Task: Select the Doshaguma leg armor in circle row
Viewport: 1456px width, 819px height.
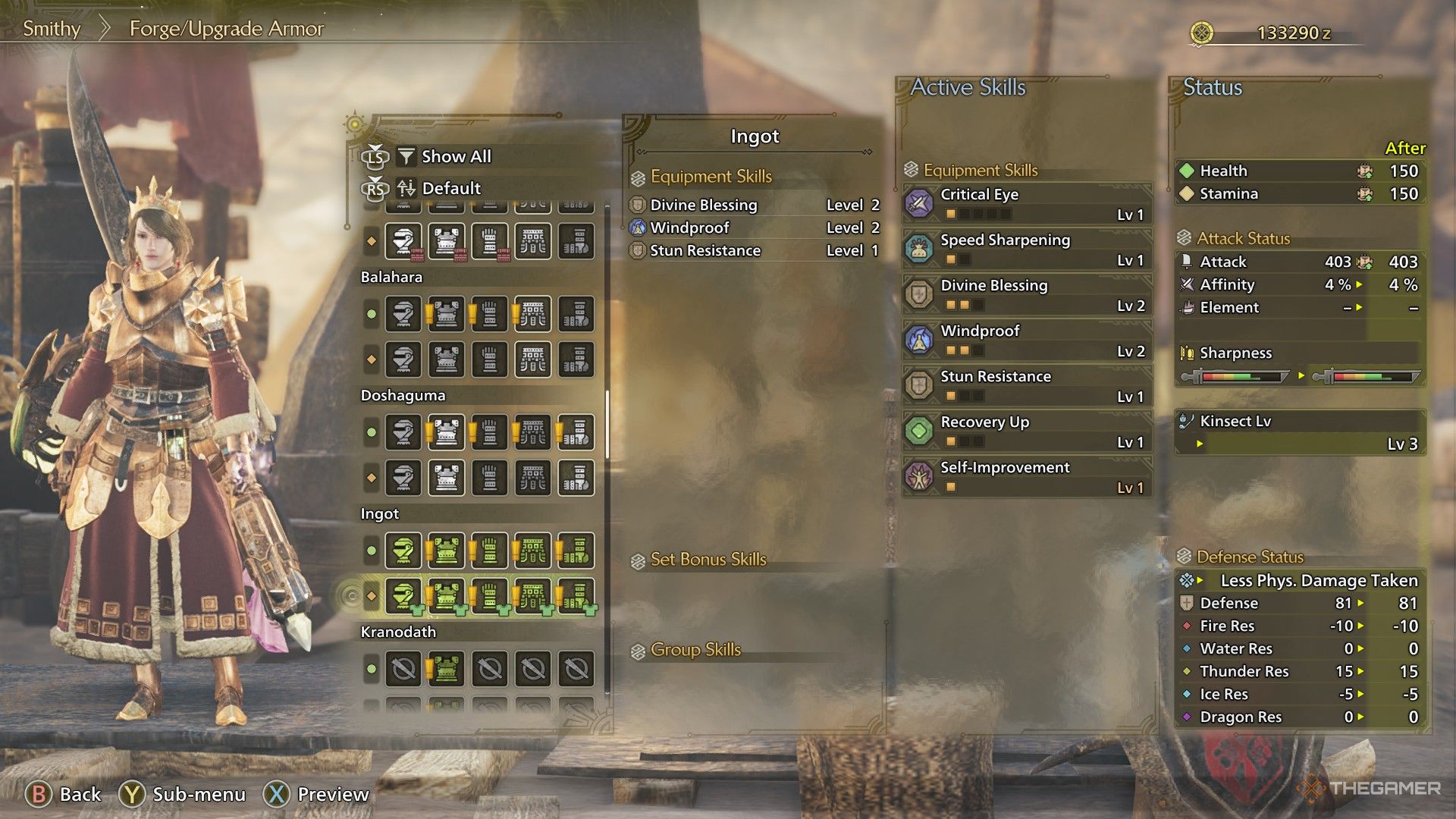Action: [x=576, y=432]
